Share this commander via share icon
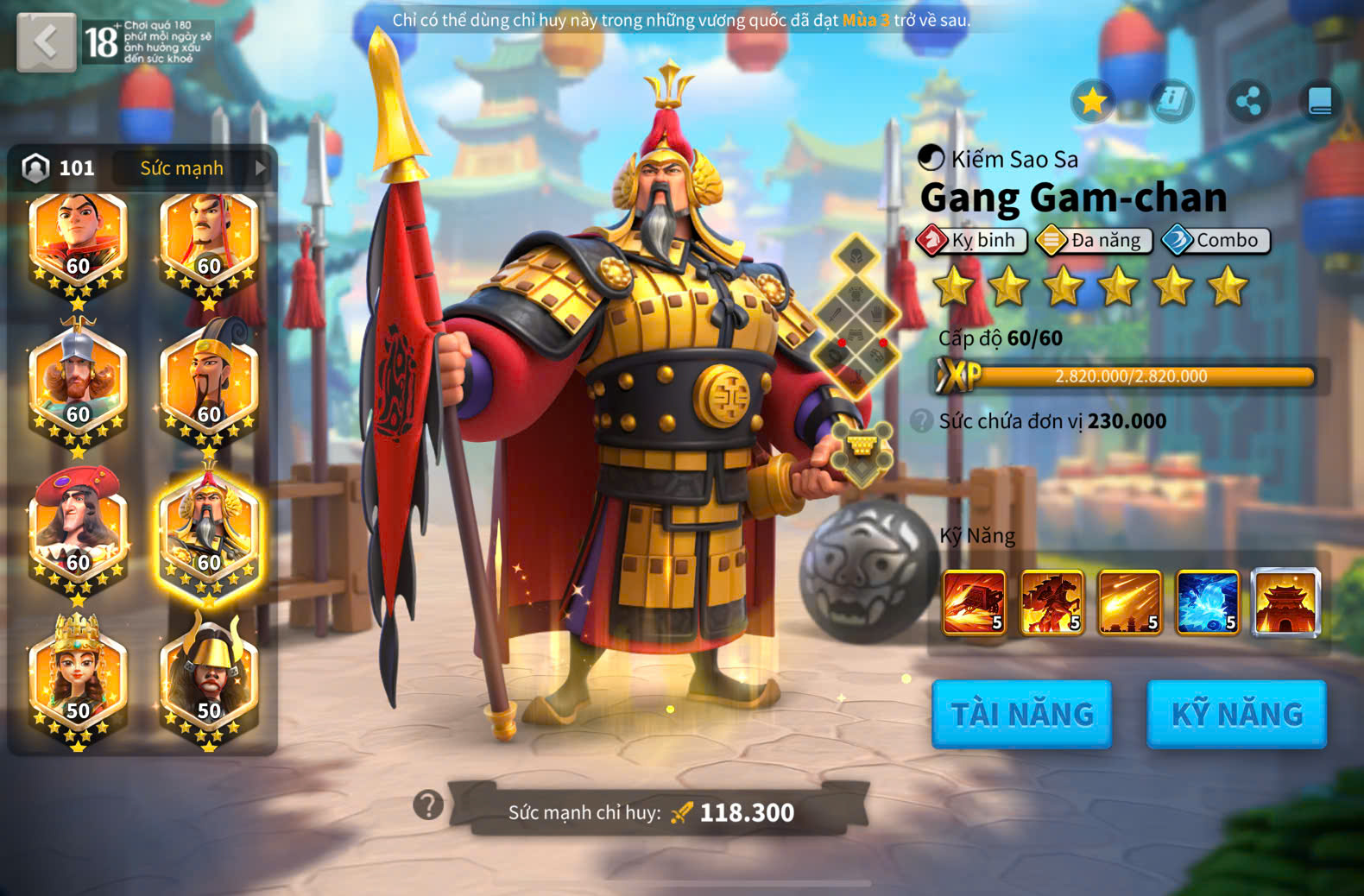1364x896 pixels. coord(1248,102)
